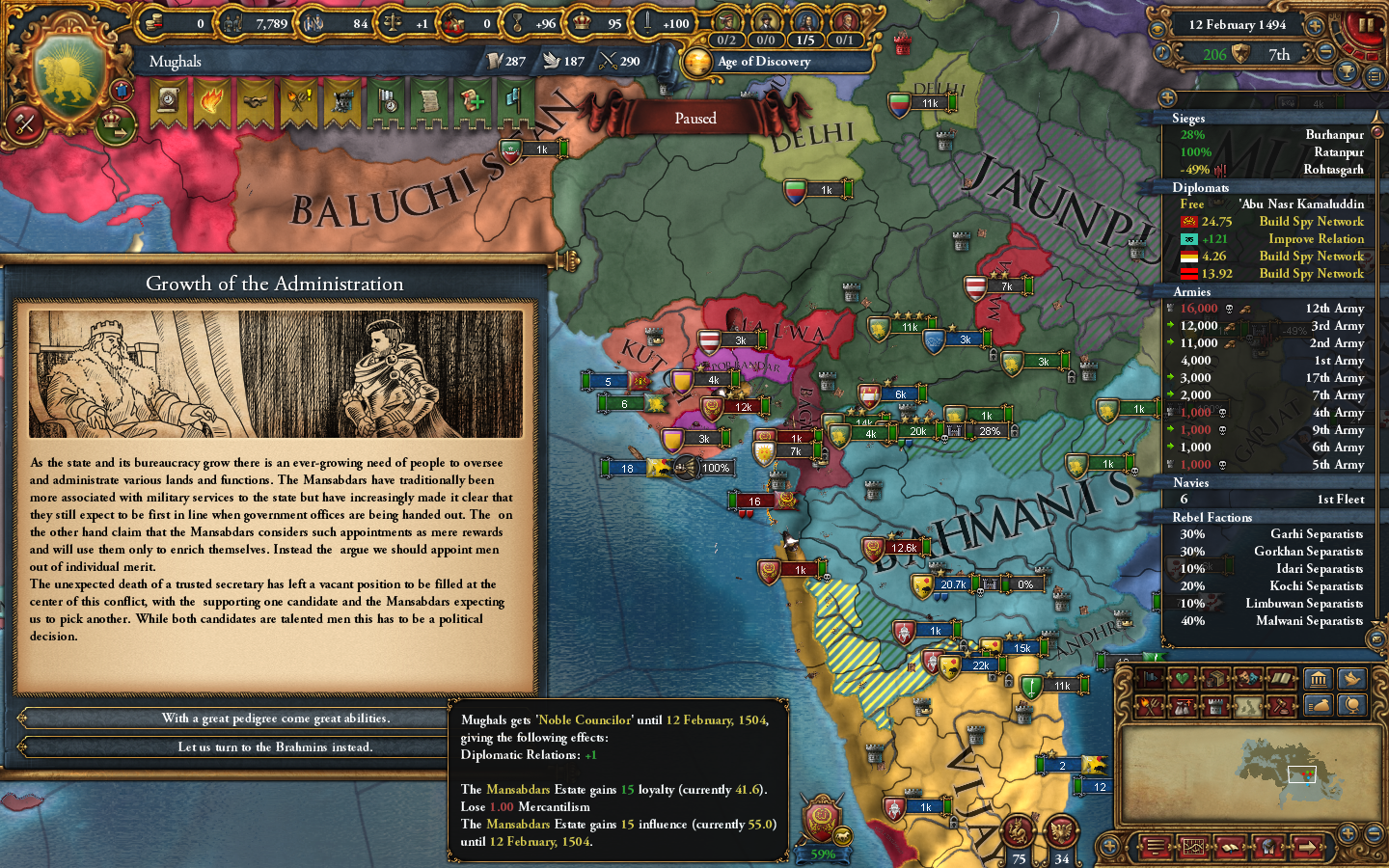The image size is (1389, 868).
Task: Select the political map mode flag icon
Action: [x=1150, y=678]
